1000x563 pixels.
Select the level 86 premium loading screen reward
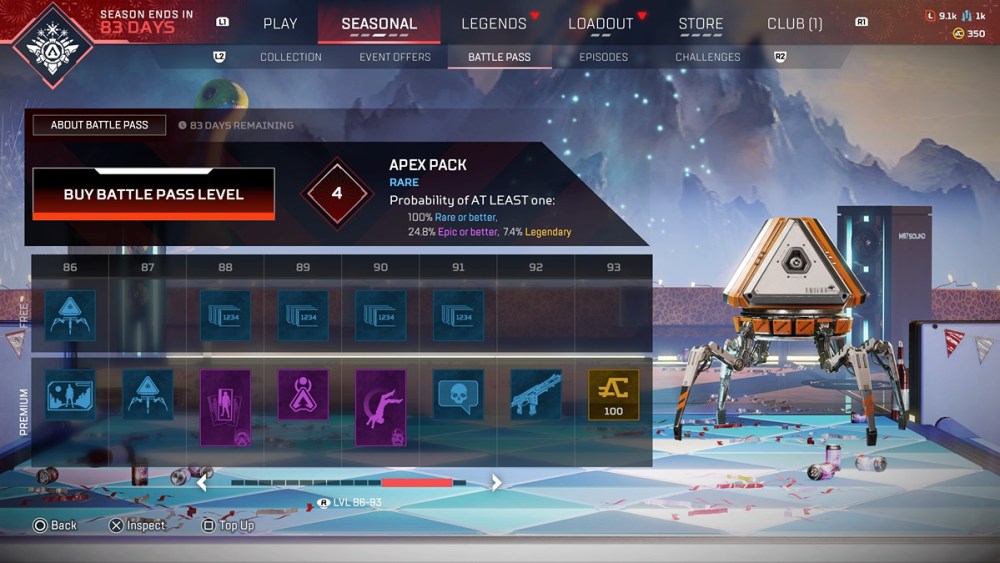tap(70, 395)
